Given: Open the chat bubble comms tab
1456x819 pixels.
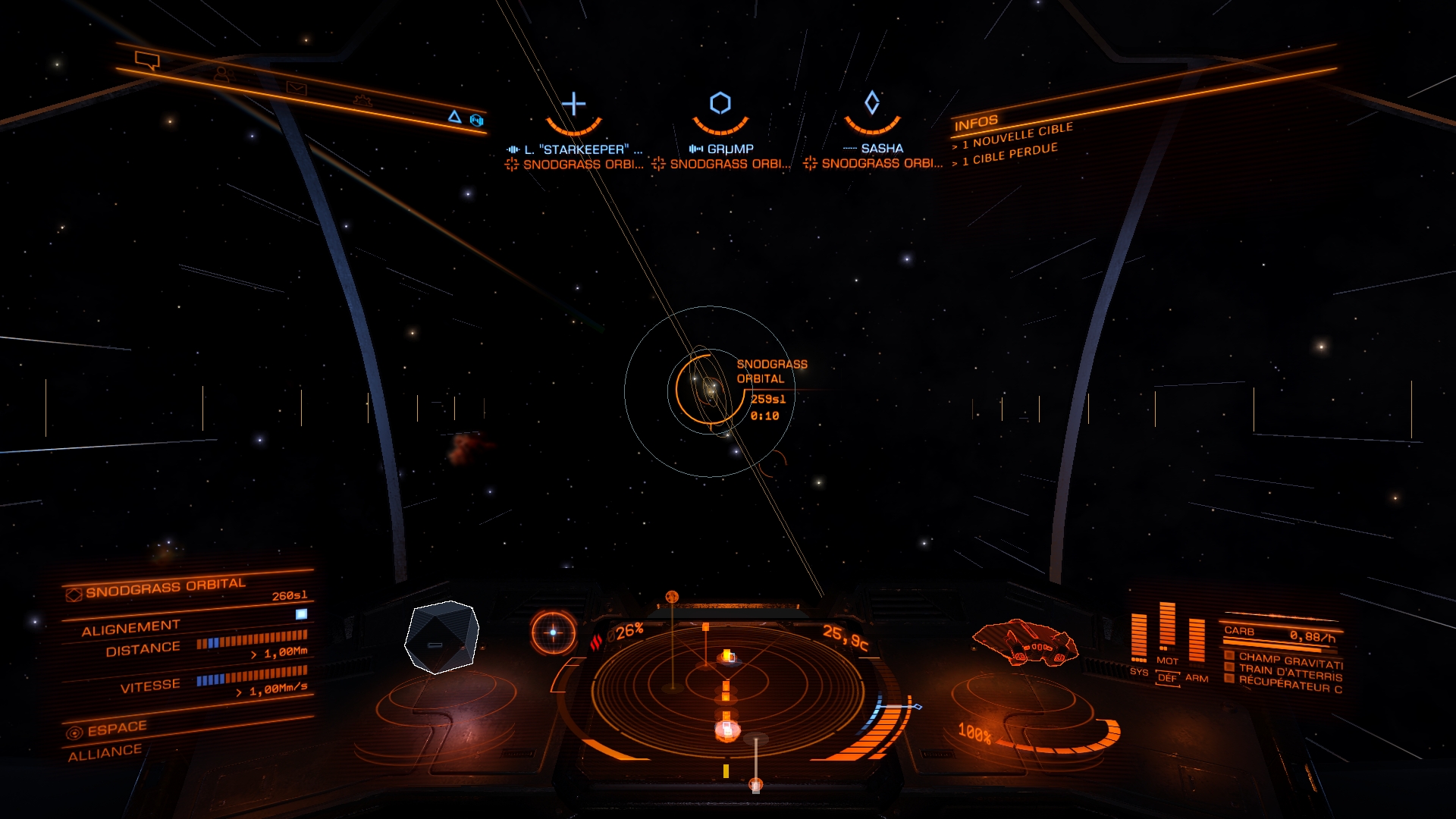Looking at the screenshot, I should [x=147, y=60].
